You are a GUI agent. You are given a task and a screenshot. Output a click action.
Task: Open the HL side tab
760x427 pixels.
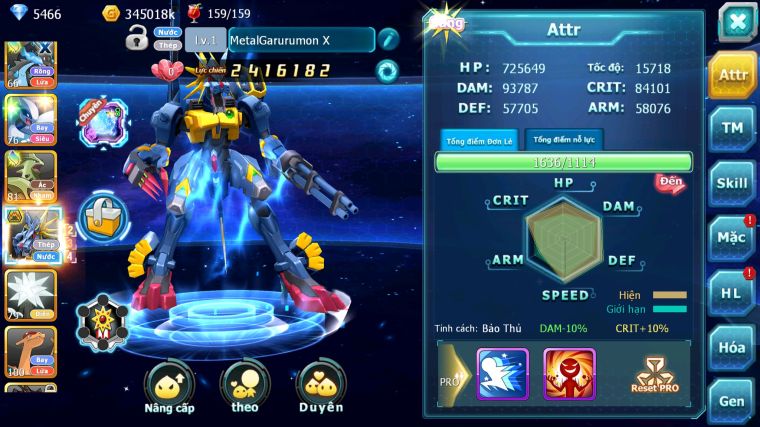pyautogui.click(x=732, y=293)
